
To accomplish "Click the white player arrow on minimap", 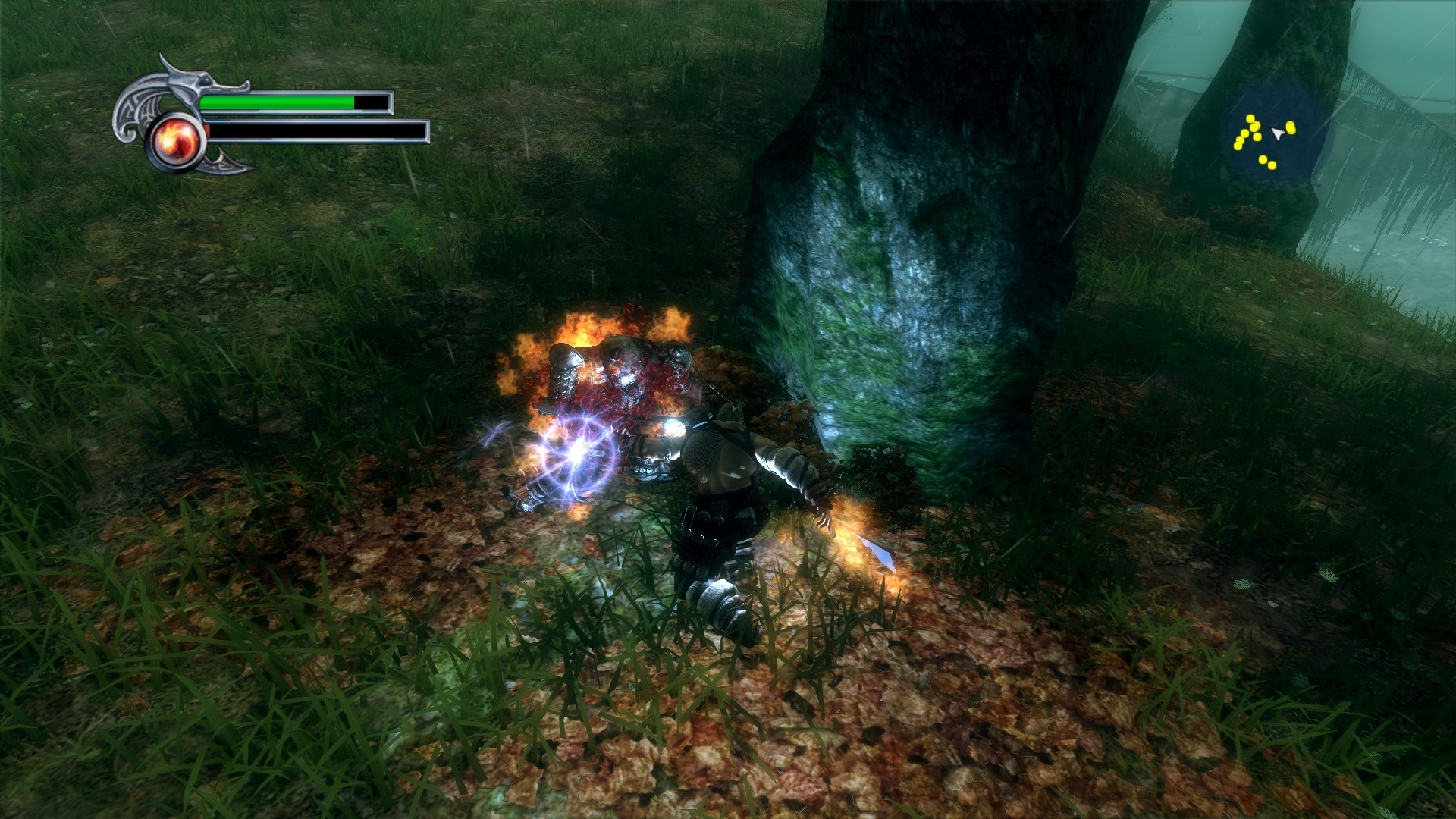I will click(x=1278, y=133).
